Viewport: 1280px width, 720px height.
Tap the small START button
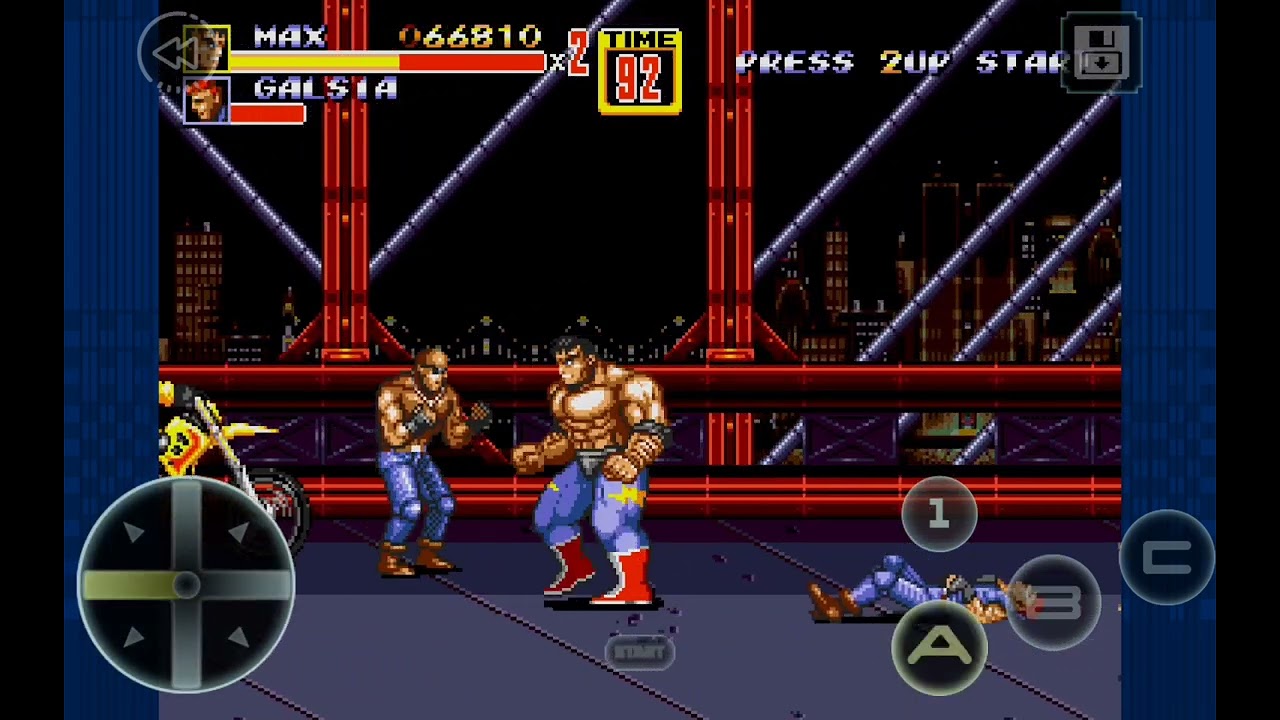tap(640, 652)
